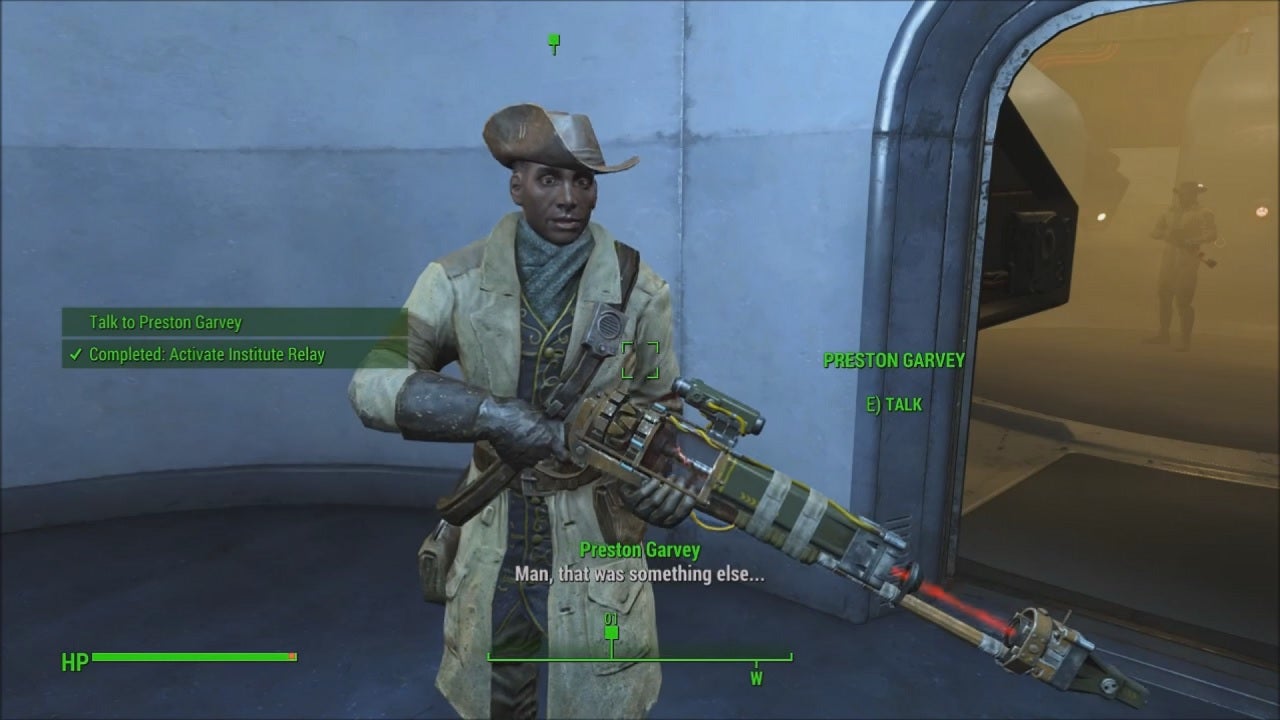Click the targeting reticle on Preston's chest
Screen dimensions: 1280x720
coord(641,362)
